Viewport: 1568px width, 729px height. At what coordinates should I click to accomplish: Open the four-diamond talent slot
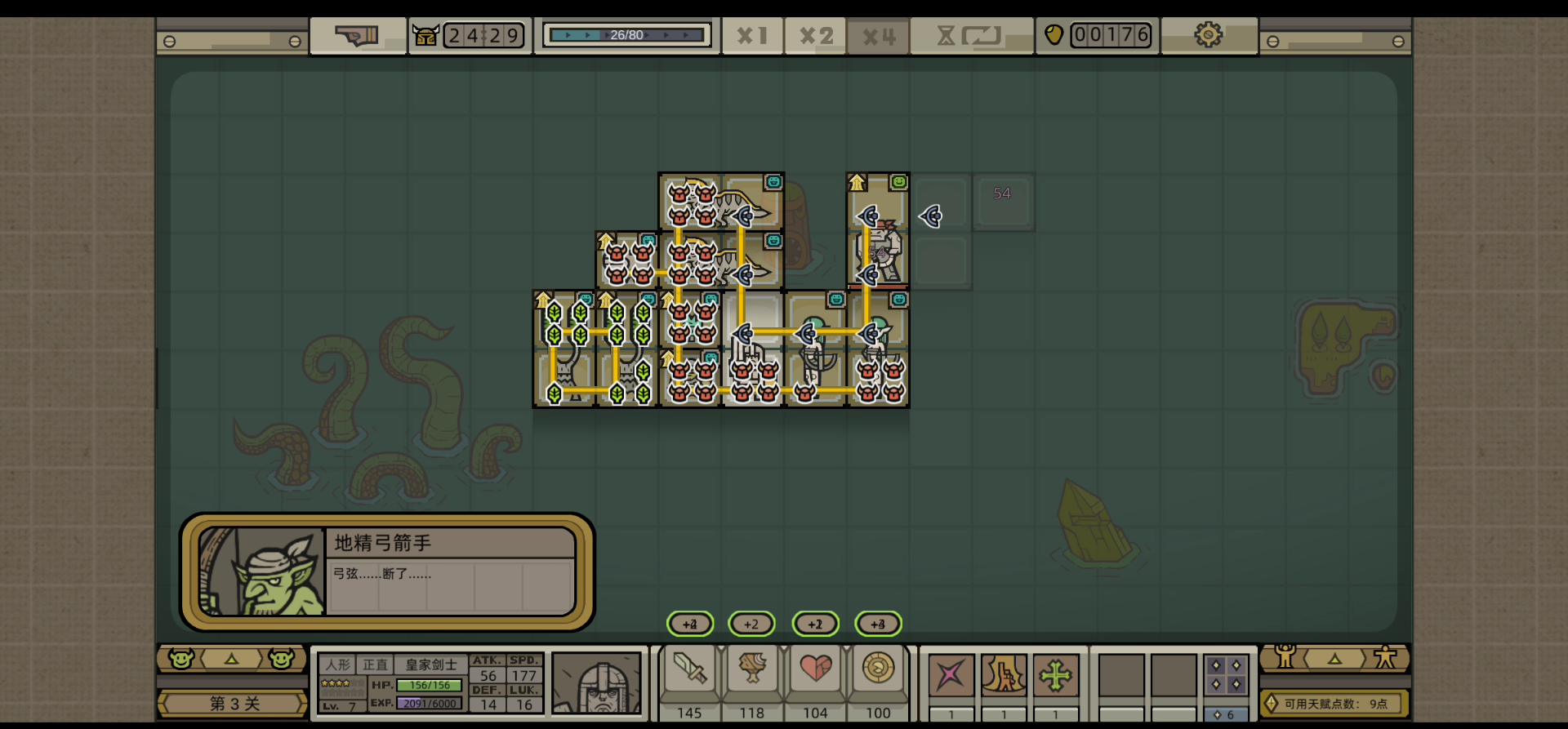[x=1226, y=676]
